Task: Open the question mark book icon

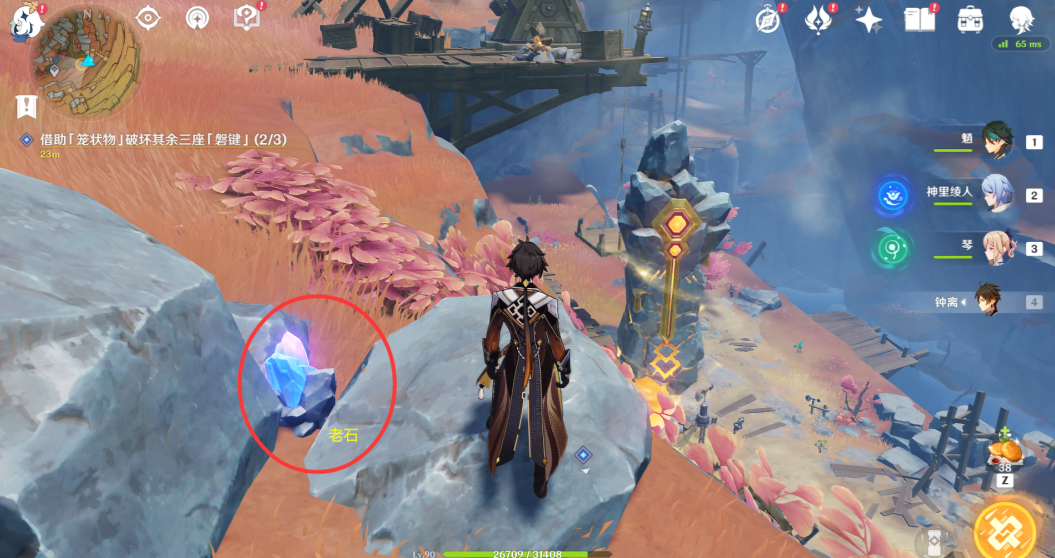Action: click(245, 18)
